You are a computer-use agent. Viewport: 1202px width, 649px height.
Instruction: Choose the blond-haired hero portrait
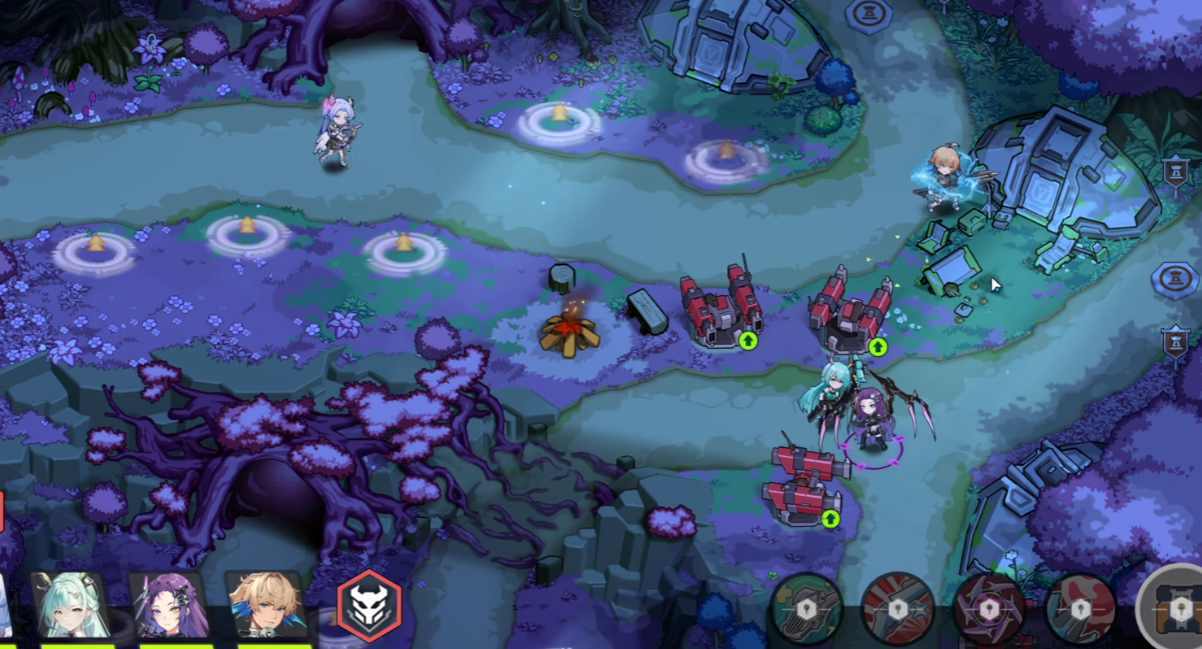(263, 605)
